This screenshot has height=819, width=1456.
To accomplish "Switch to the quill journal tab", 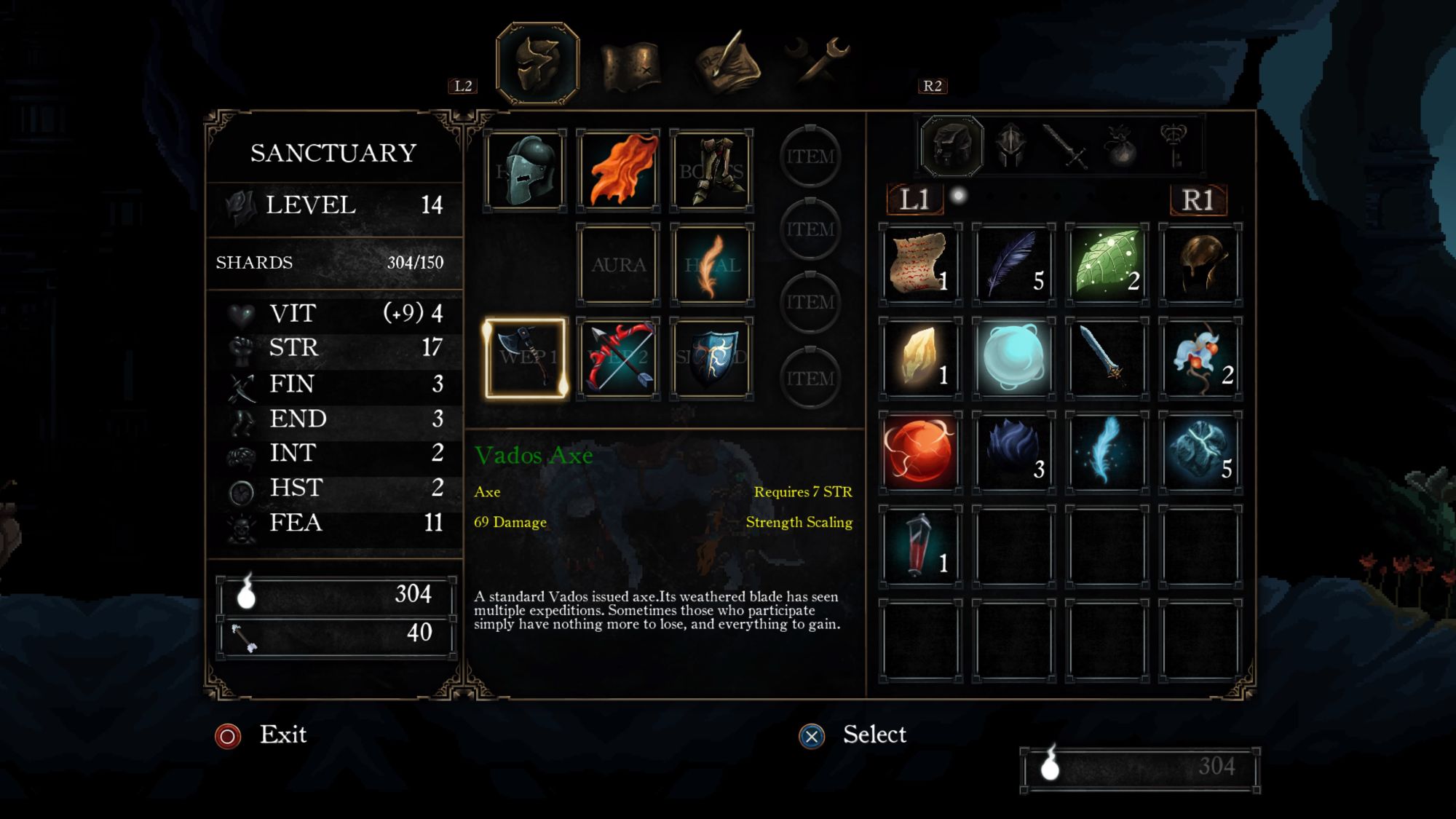I will (x=727, y=64).
